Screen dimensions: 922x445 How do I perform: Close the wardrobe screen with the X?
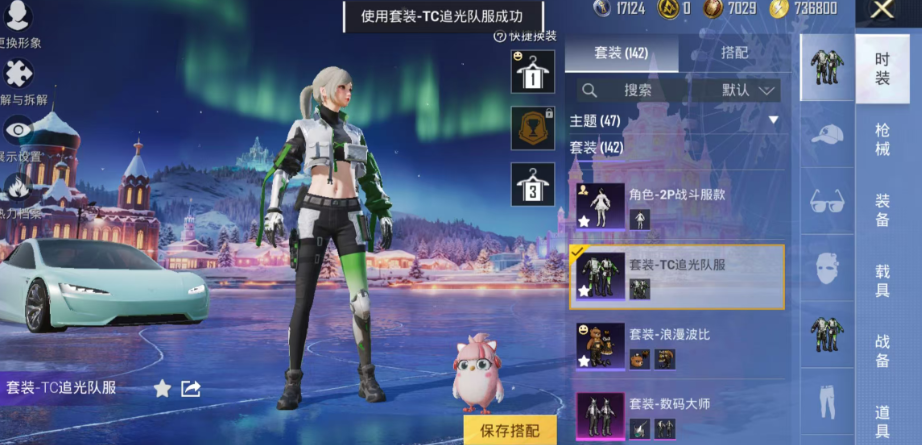pyautogui.click(x=882, y=10)
